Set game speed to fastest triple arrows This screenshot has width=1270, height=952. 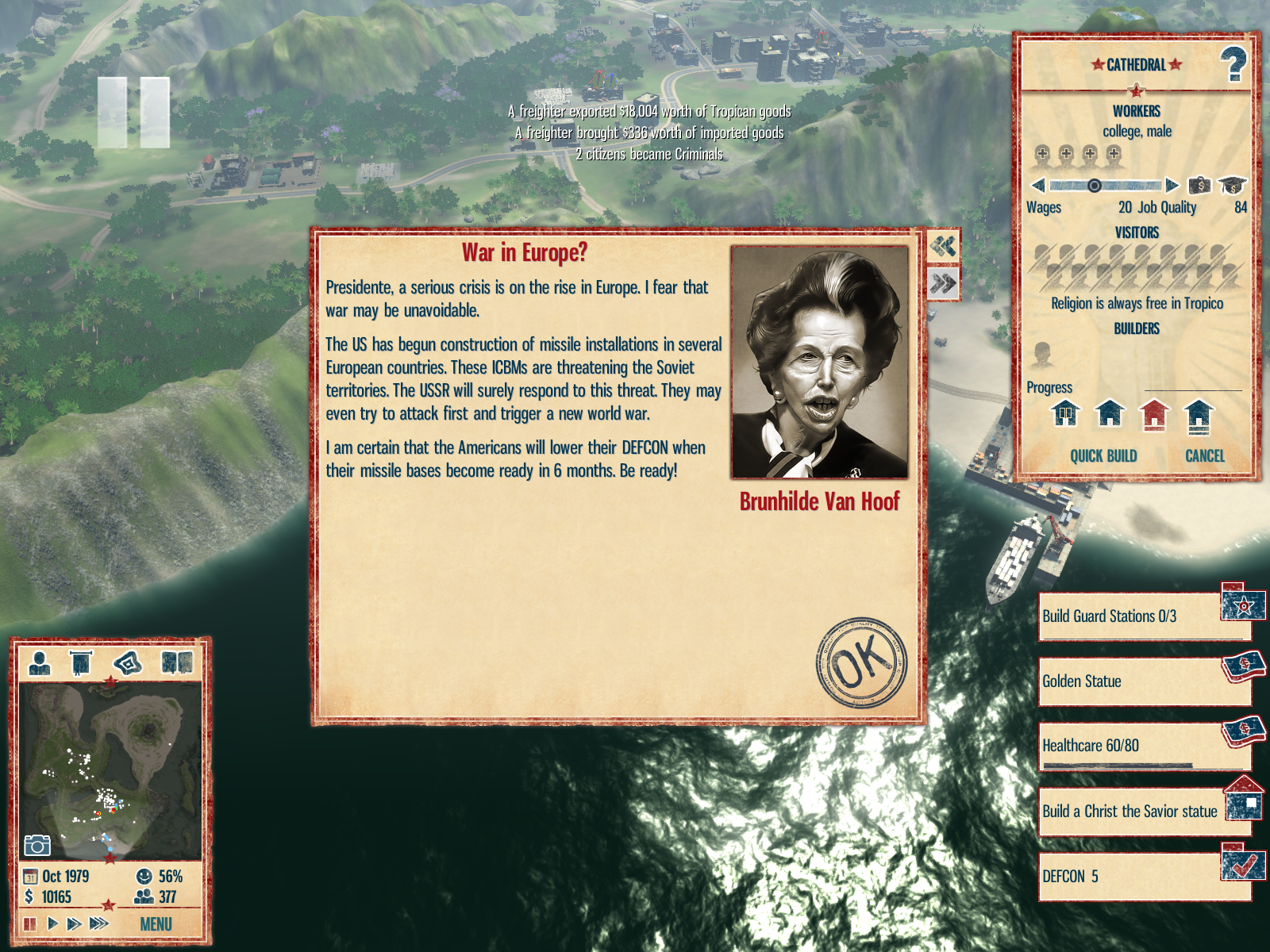tap(99, 923)
